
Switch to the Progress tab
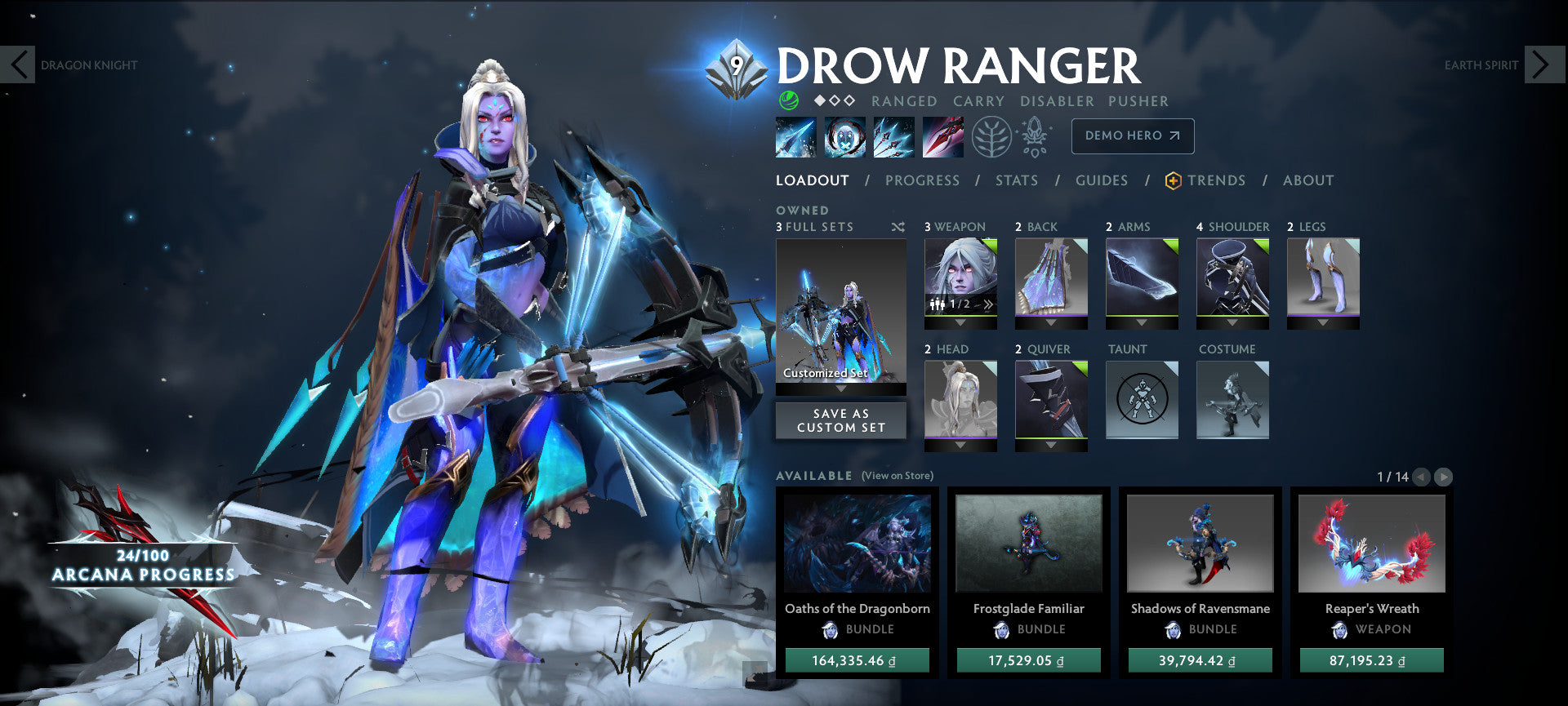coord(922,180)
